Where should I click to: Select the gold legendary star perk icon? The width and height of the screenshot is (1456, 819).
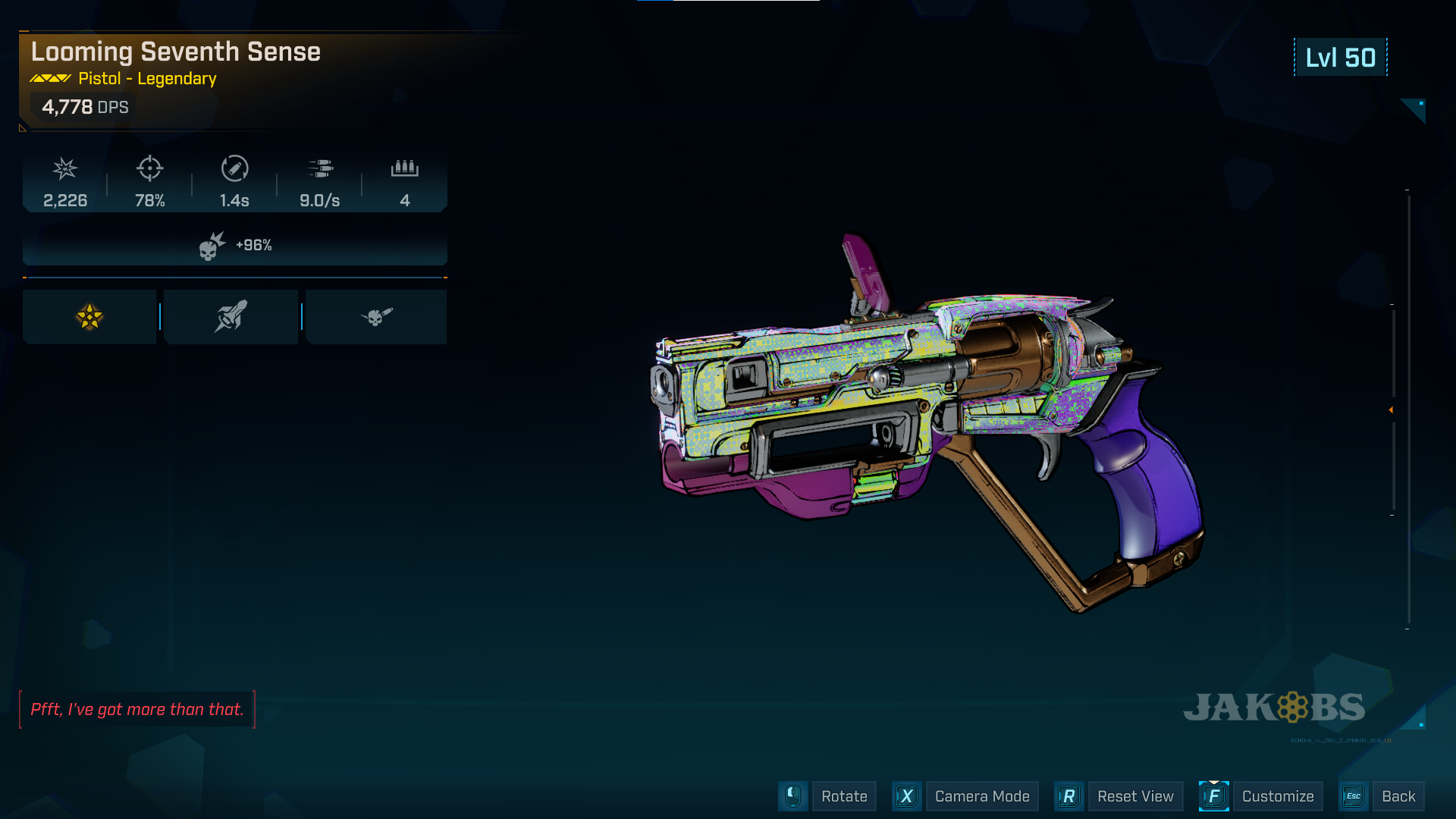pos(89,317)
